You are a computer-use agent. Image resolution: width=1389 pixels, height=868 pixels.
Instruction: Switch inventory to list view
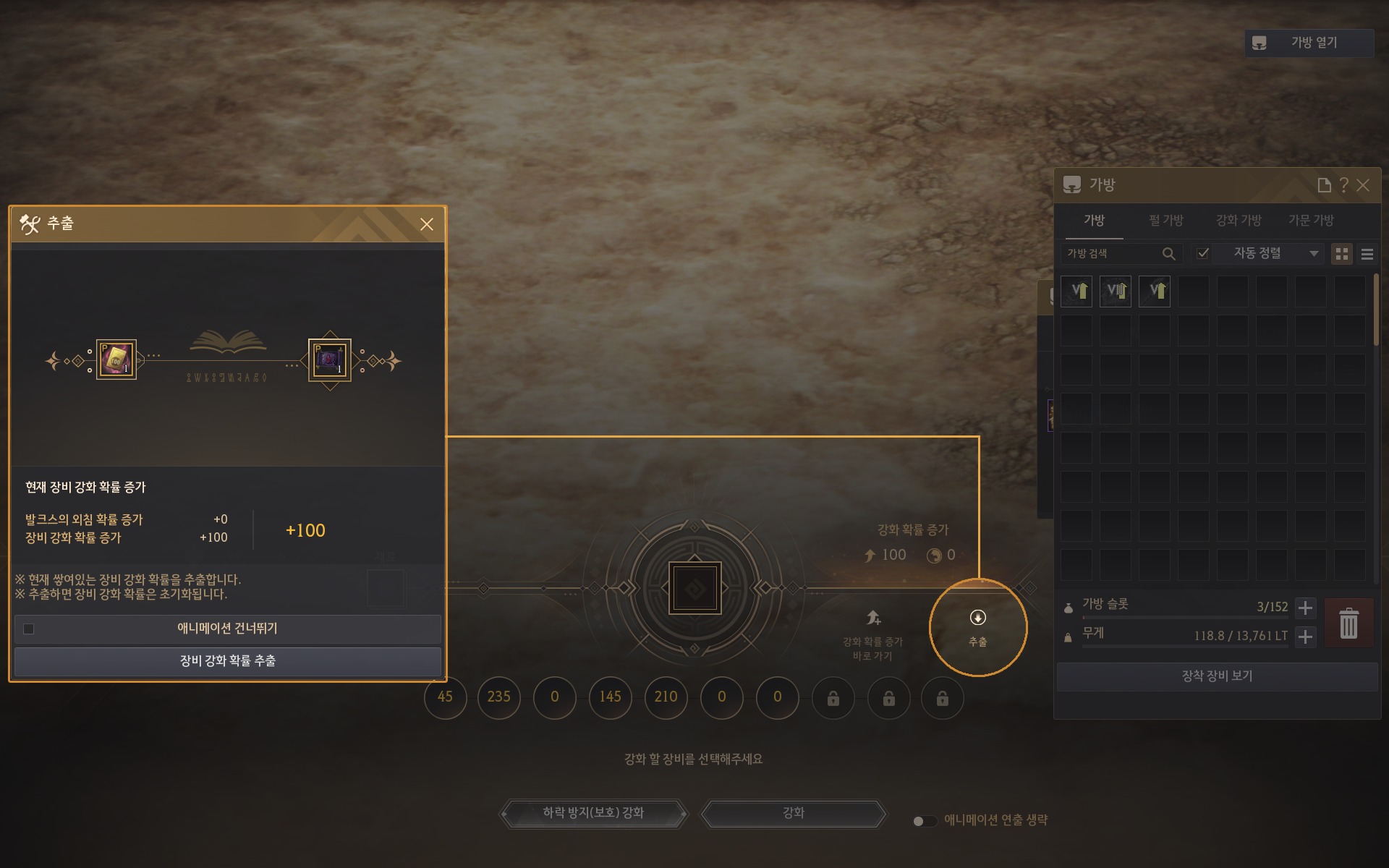1367,254
